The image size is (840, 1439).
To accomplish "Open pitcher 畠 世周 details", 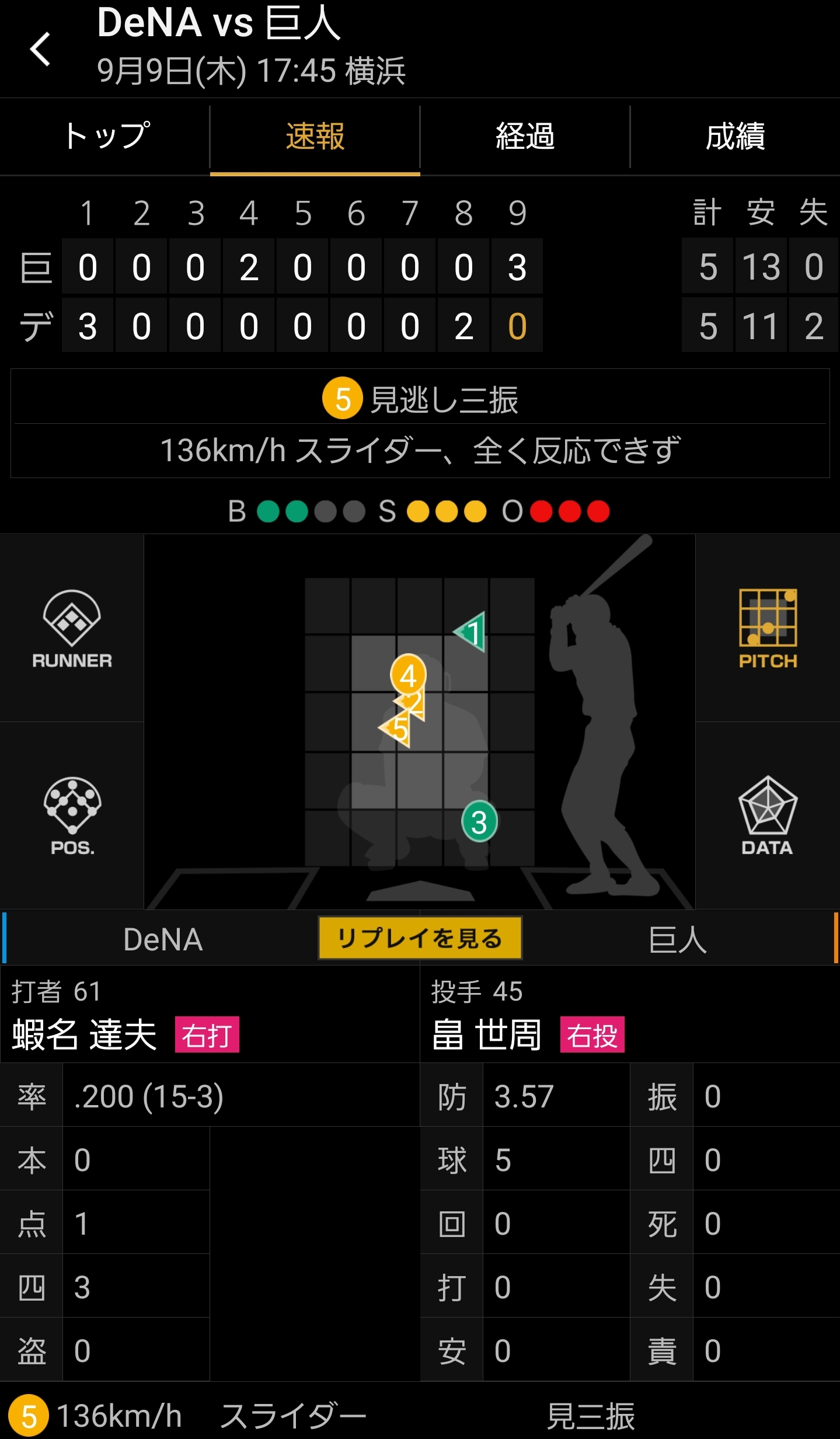I will click(487, 1036).
